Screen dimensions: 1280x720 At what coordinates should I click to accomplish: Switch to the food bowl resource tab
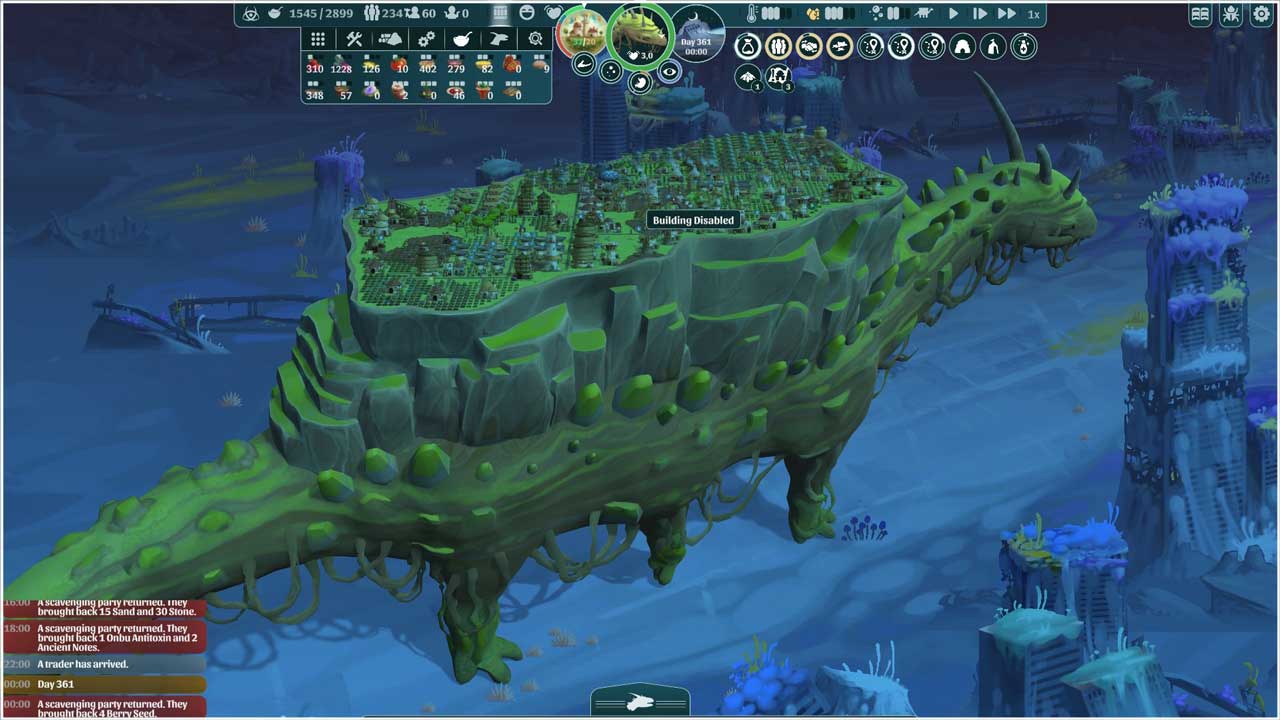463,39
